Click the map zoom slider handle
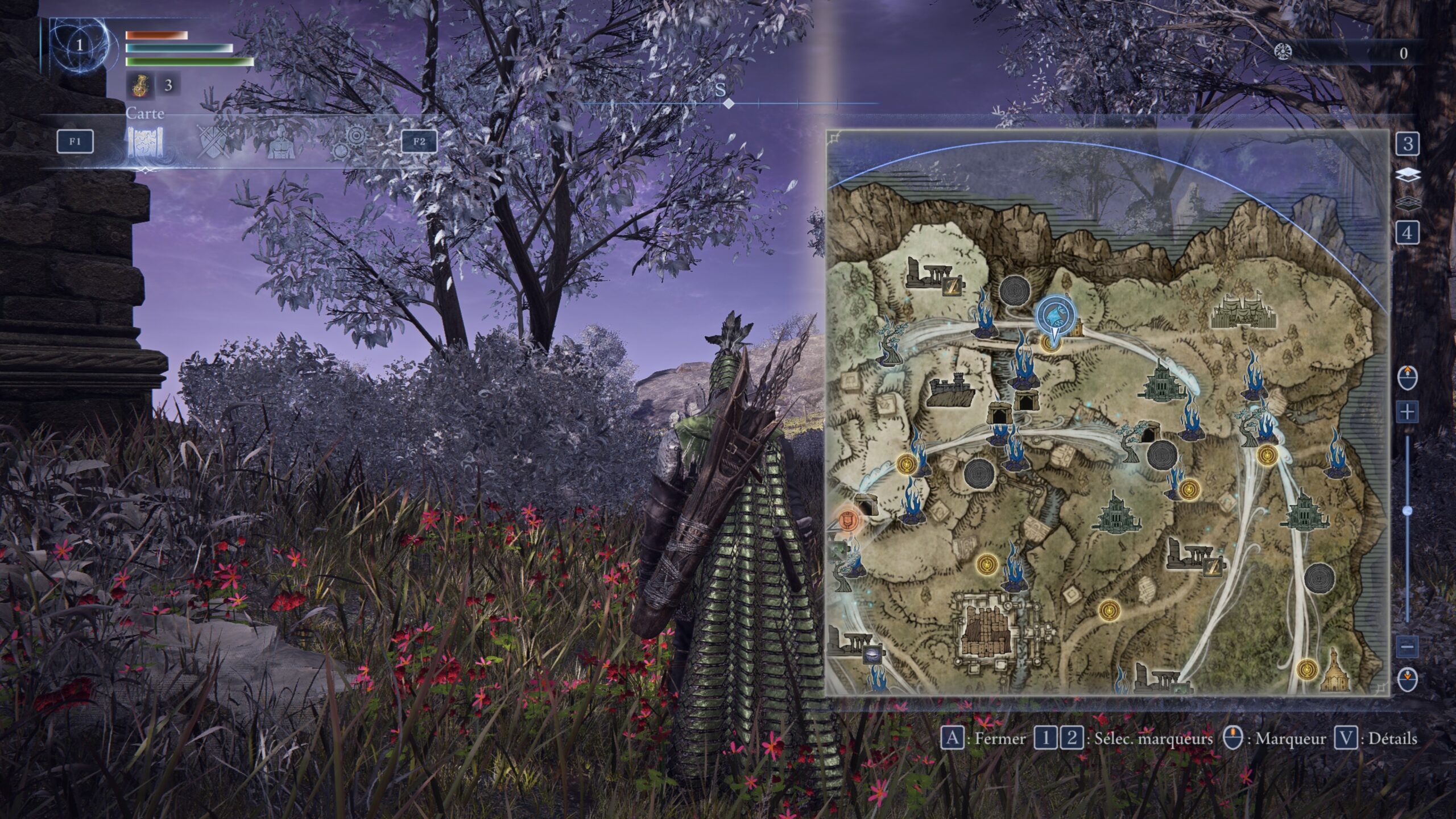The height and width of the screenshot is (819, 1456). pos(1407,511)
